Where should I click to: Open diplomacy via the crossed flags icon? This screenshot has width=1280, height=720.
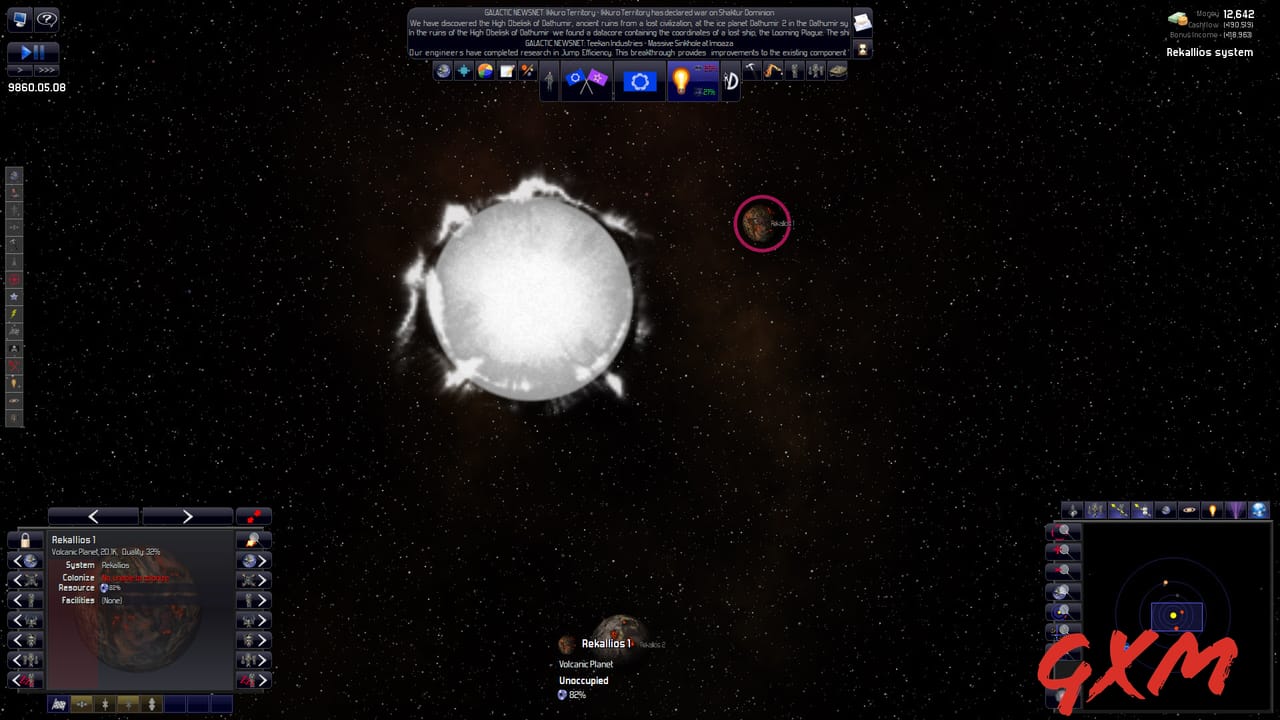coord(585,80)
